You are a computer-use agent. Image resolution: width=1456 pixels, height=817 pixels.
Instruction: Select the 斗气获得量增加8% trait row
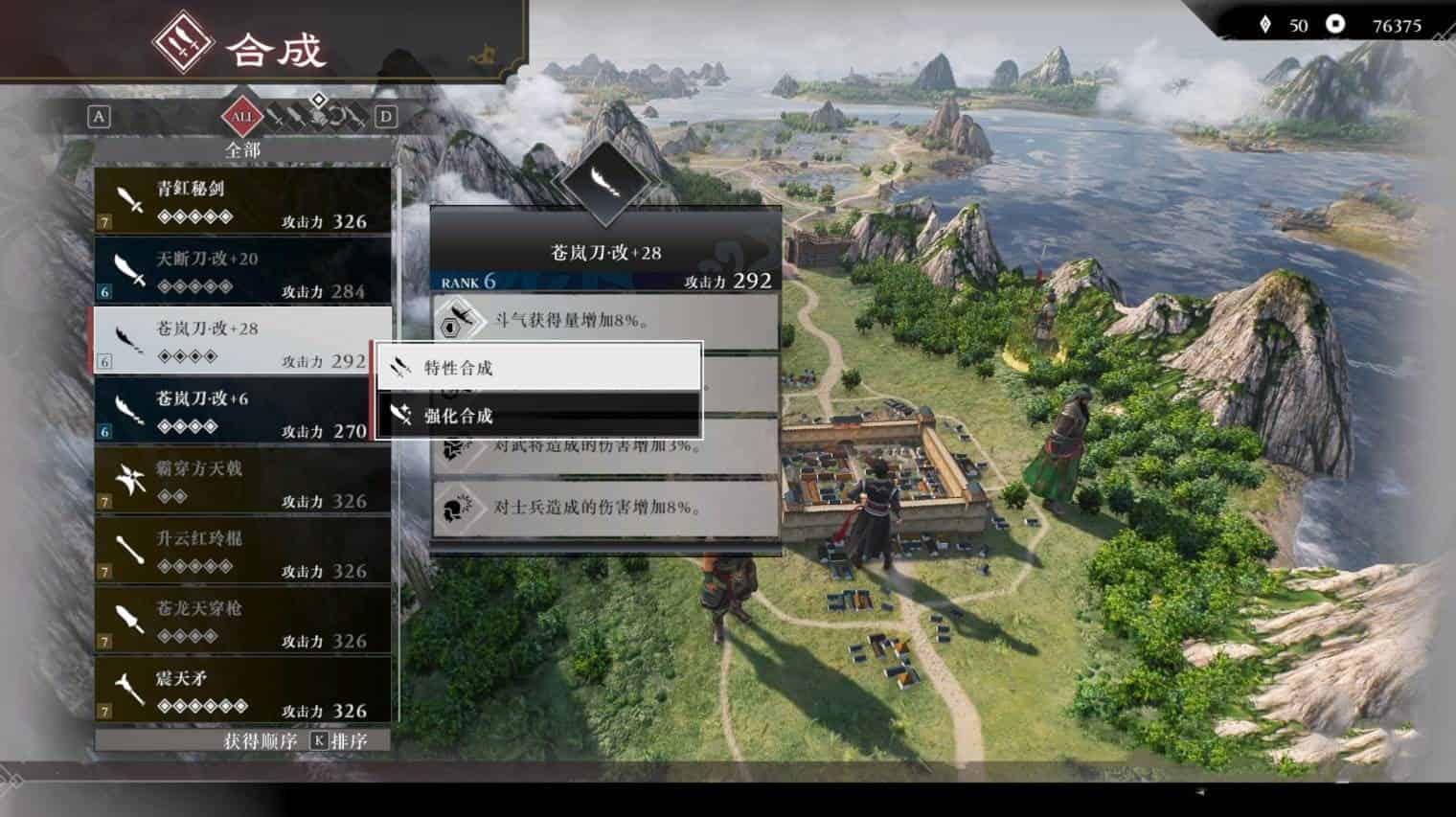click(x=605, y=321)
